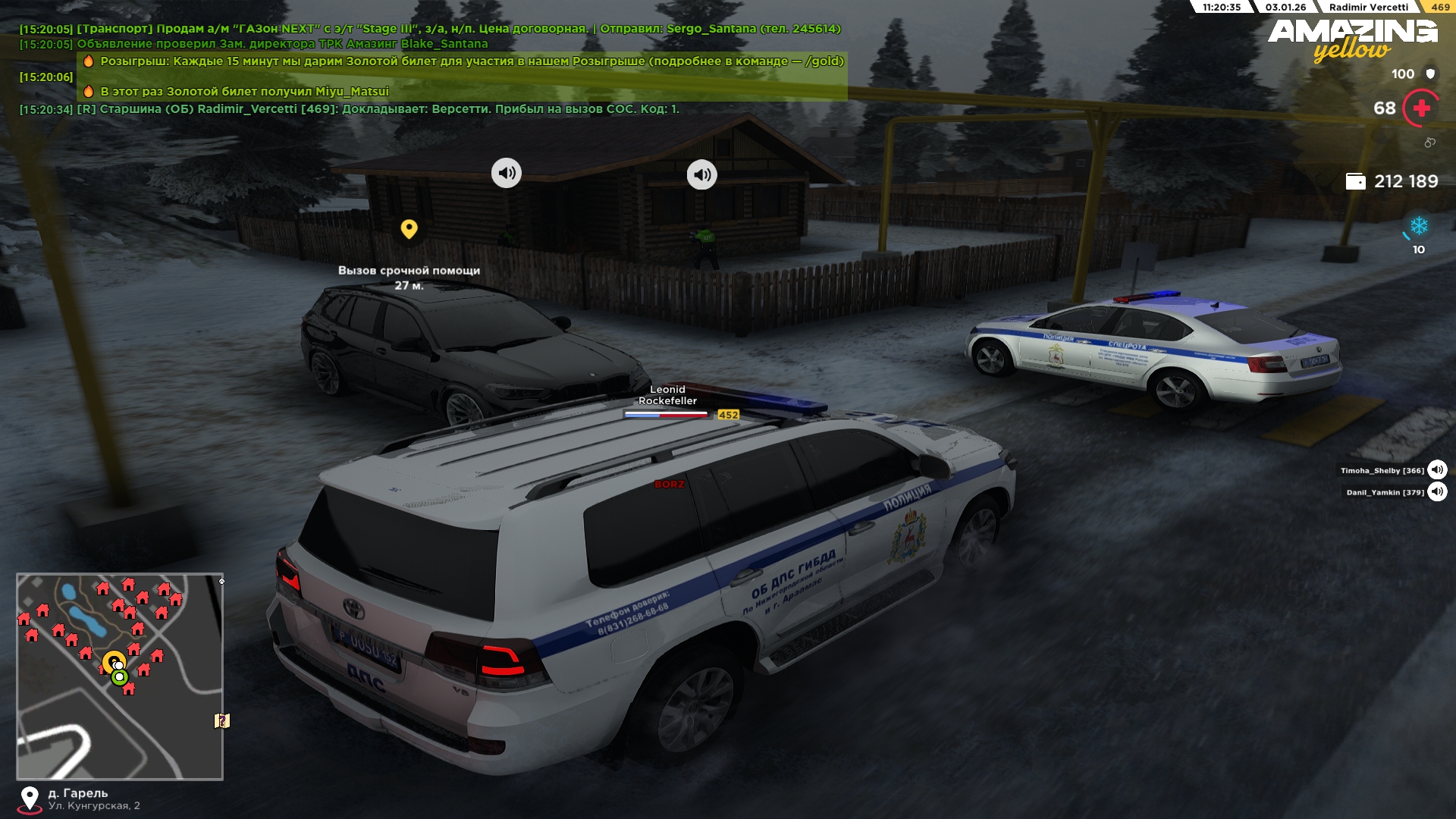Toggle voice speaker next to Danil_Yamkin
The image size is (1456, 819).
click(x=1437, y=492)
